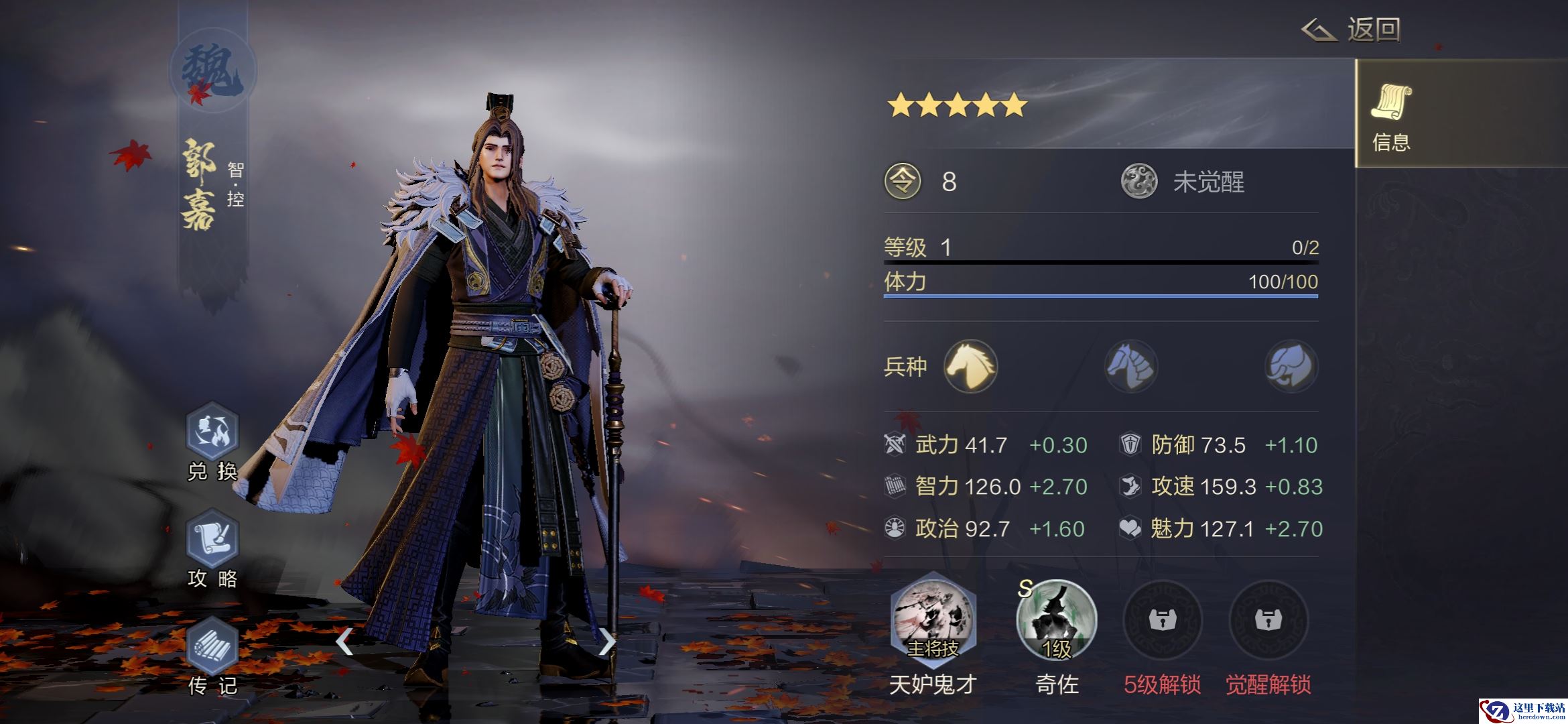1568x724 pixels.
Task: Tap the locked 觉醒解锁 skill slot
Action: (x=1268, y=620)
